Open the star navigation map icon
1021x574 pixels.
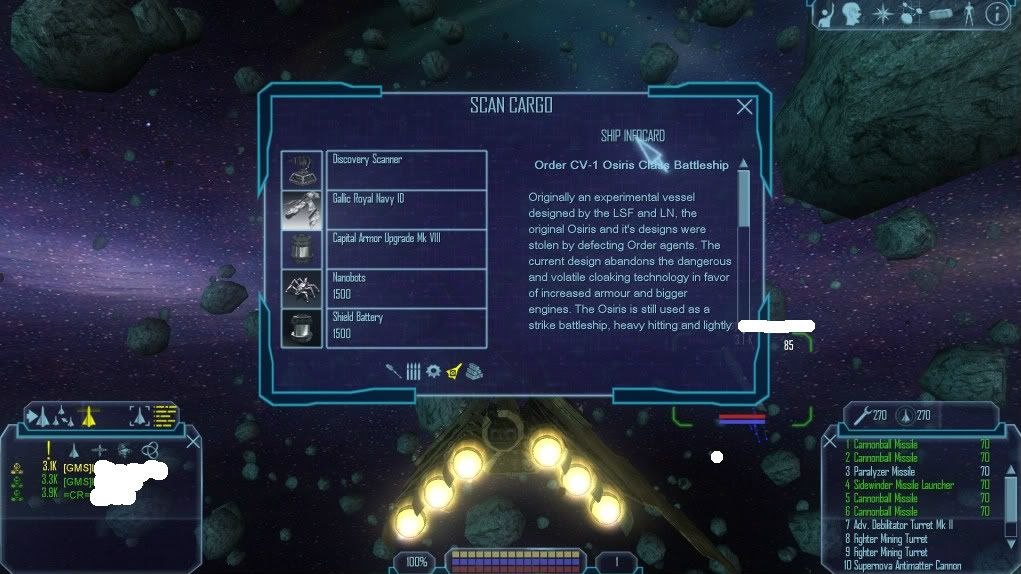click(883, 14)
